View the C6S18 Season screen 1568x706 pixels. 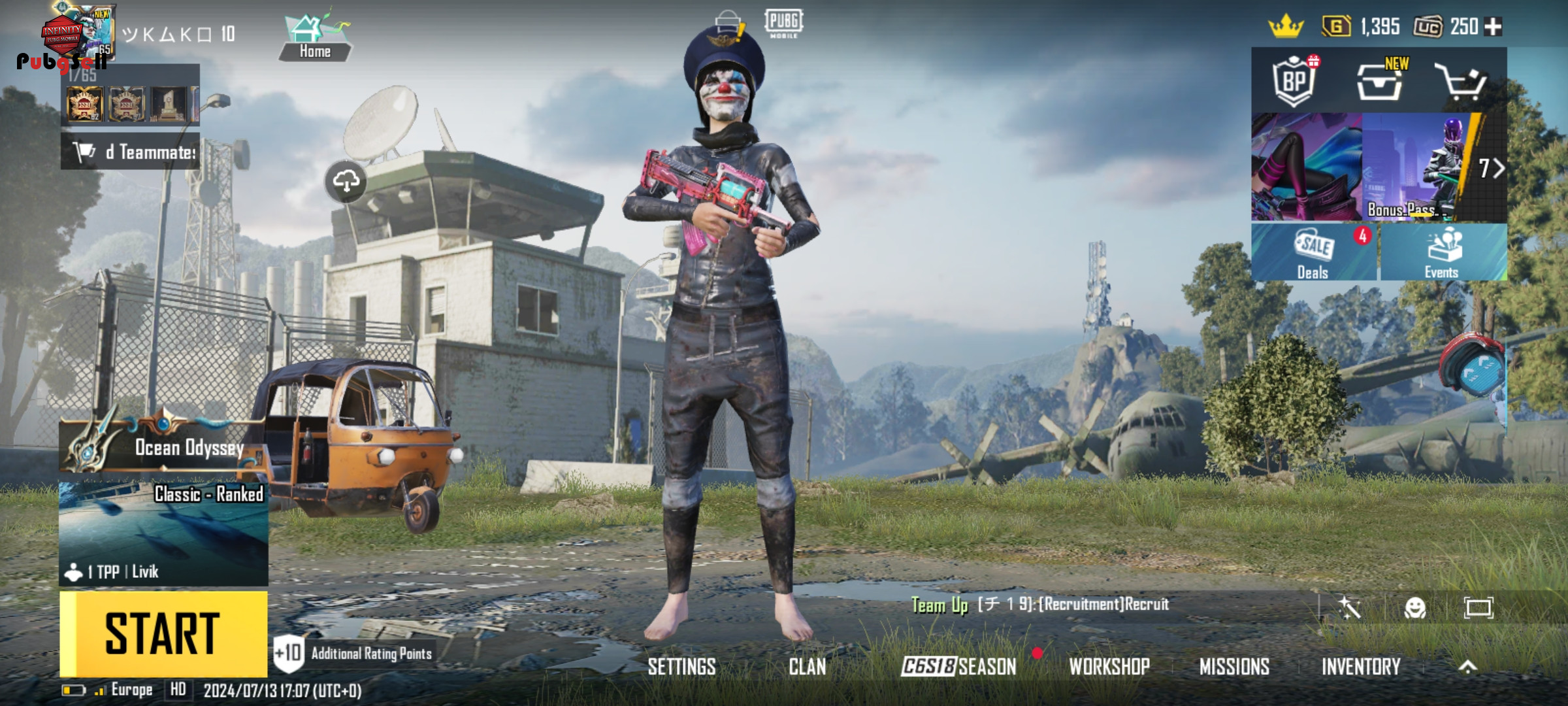click(x=958, y=667)
